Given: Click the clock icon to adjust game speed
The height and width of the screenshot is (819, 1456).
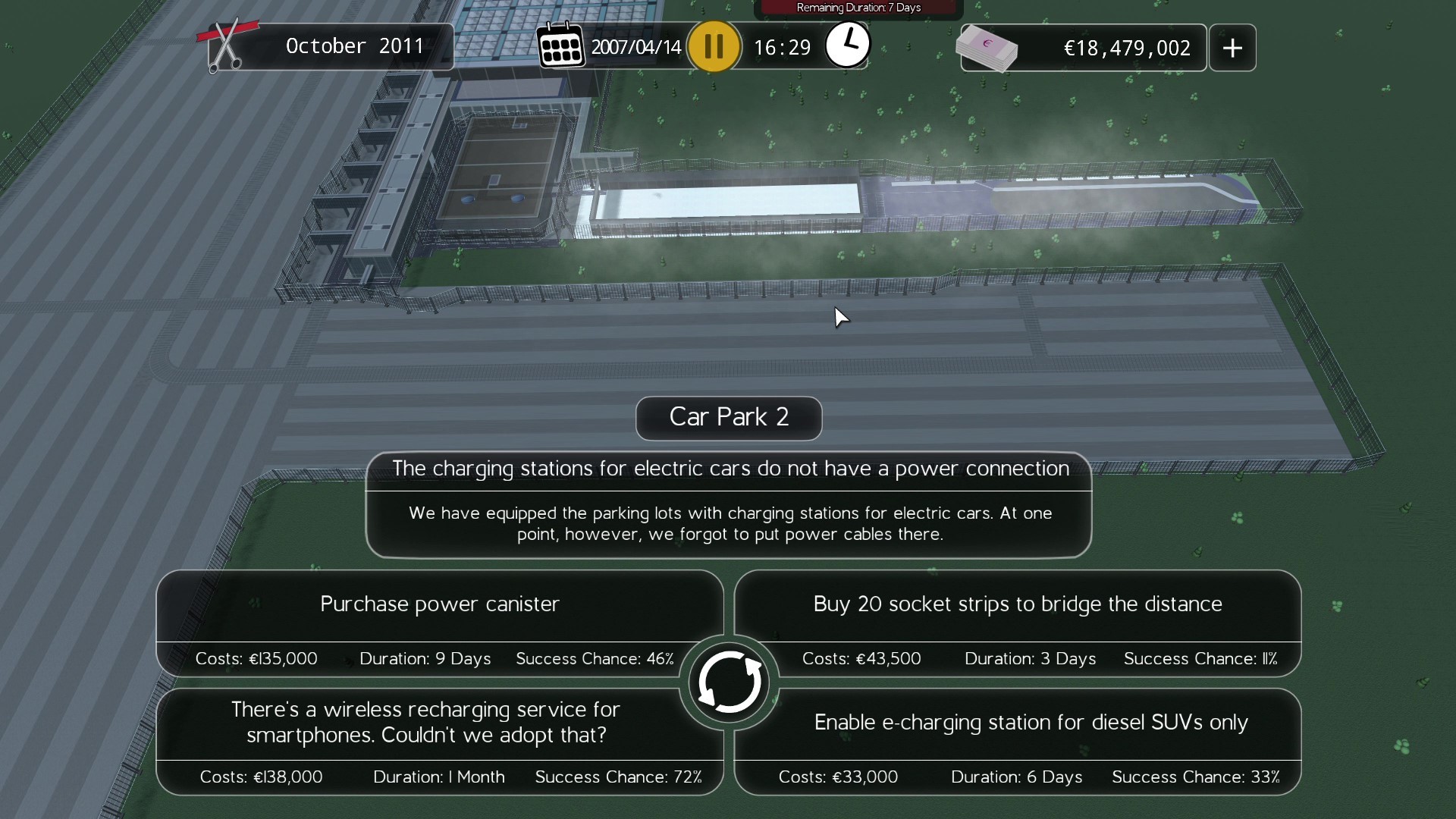Looking at the screenshot, I should click(x=847, y=45).
